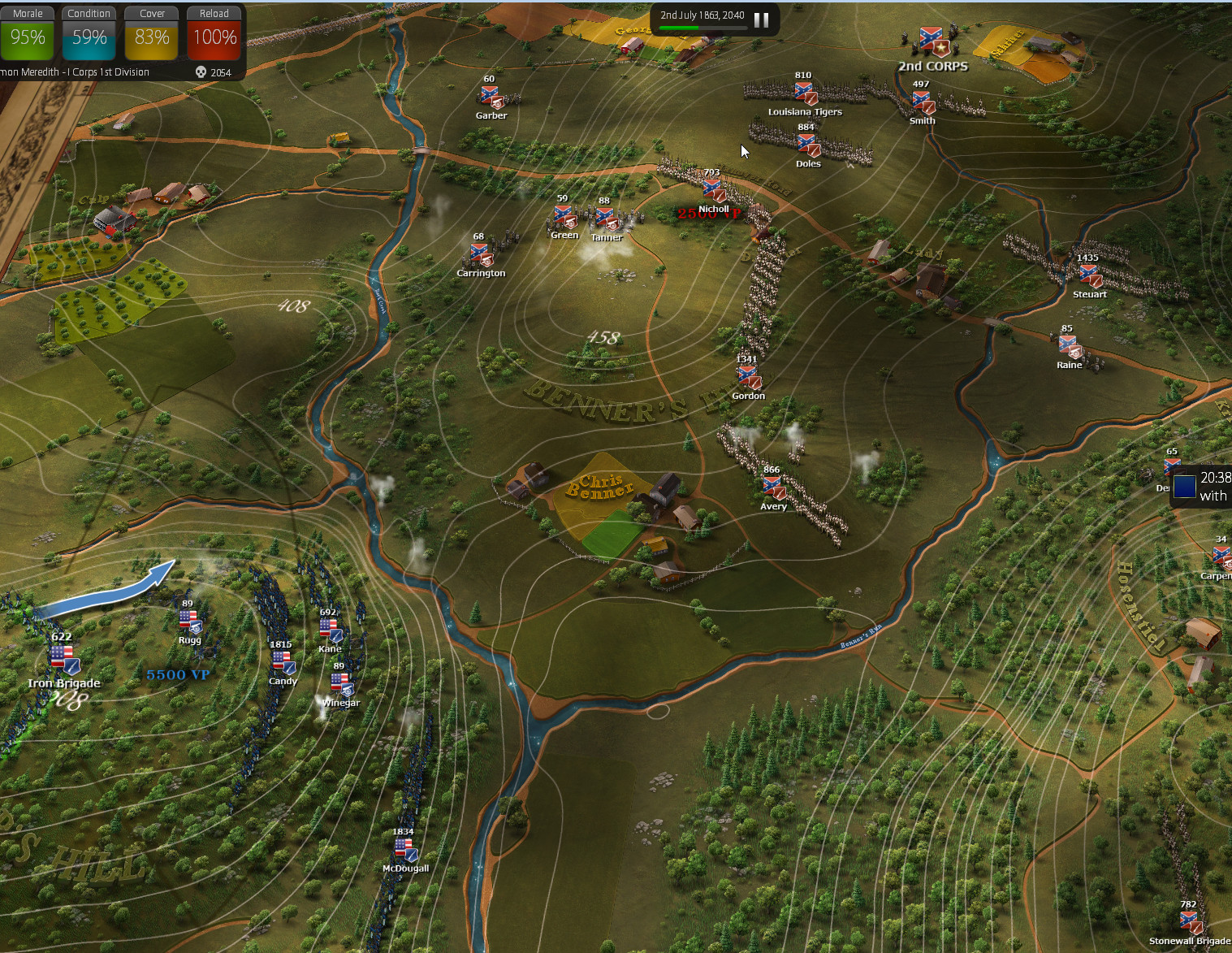This screenshot has width=1232, height=953.
Task: Choose the Smith brigade flag
Action: pos(923,103)
